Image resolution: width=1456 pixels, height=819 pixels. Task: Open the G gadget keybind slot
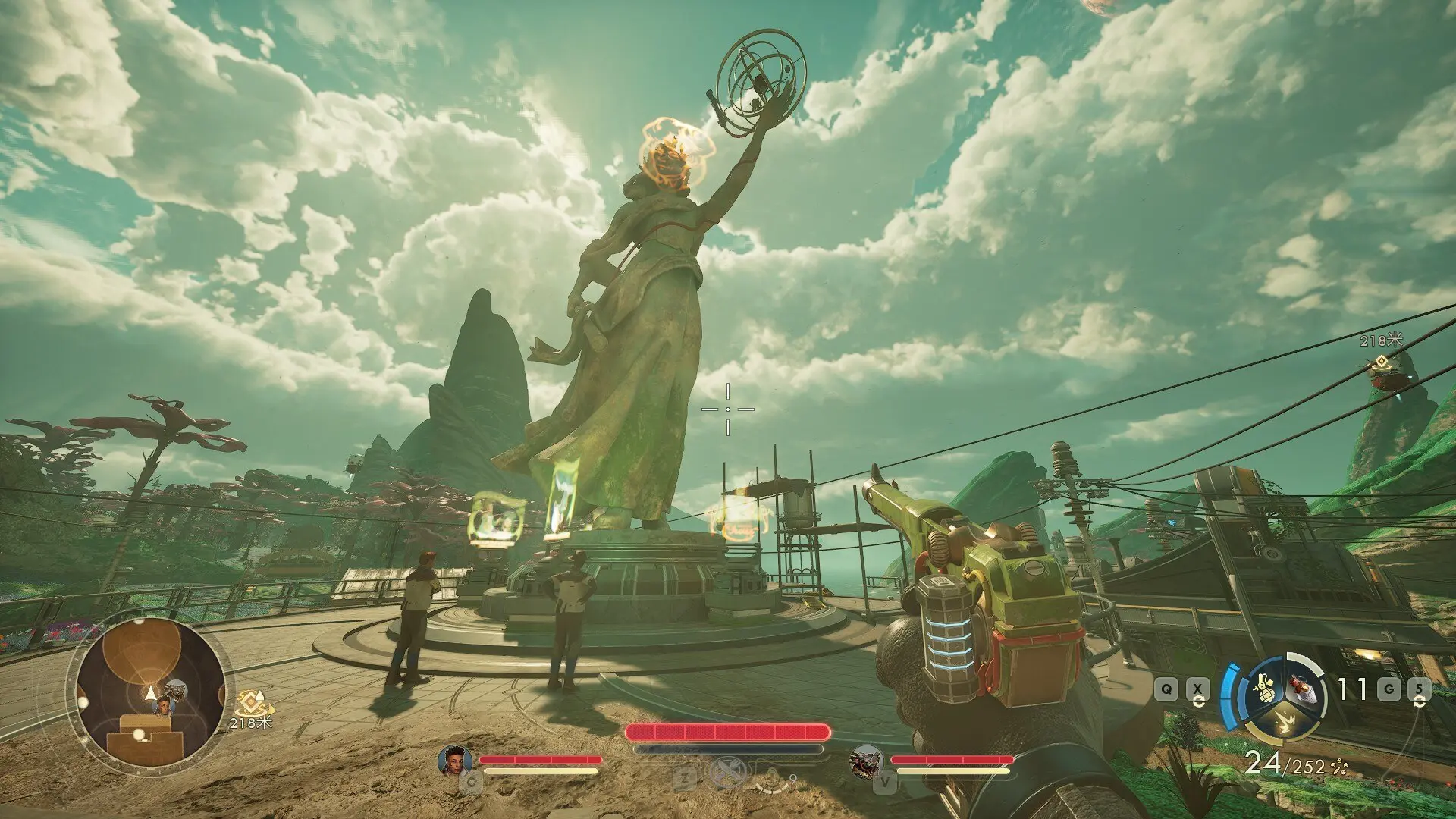(1388, 689)
